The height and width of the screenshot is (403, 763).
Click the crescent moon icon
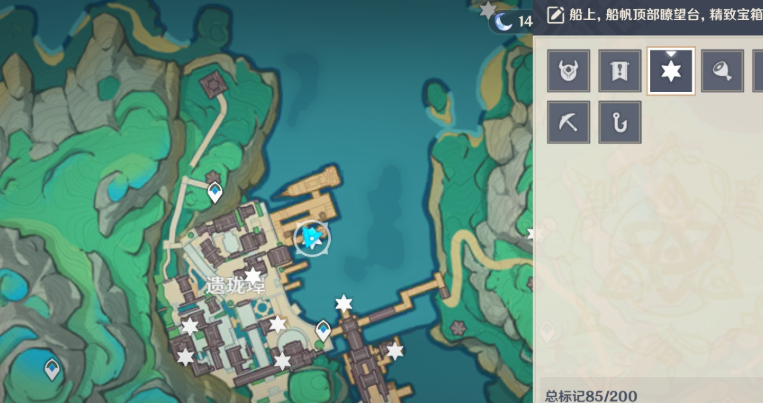(505, 21)
